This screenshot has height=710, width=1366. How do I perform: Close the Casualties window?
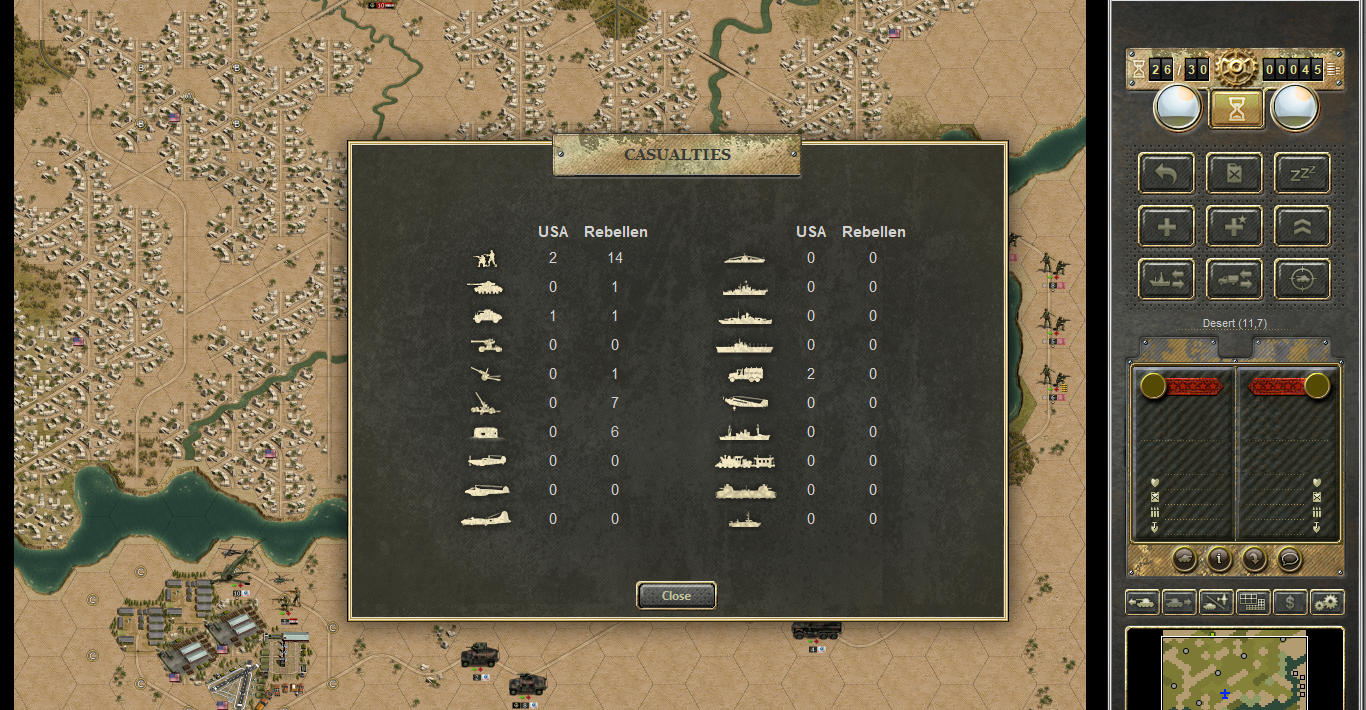pyautogui.click(x=676, y=595)
